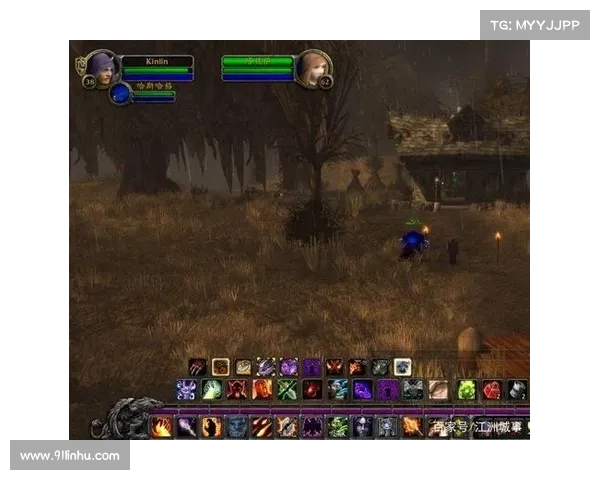Click the target's light-haired portrait
The image size is (600, 480).
click(x=312, y=67)
